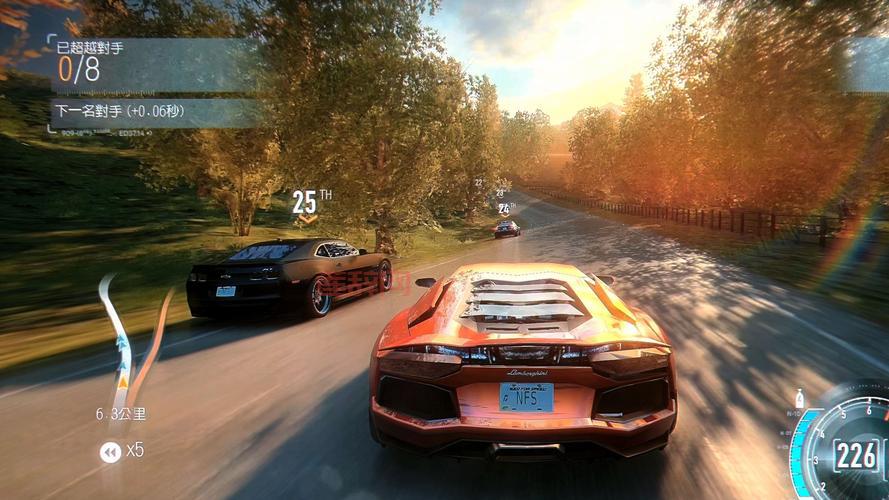Click the nitrous bottle icon by speedometer
This screenshot has height=500, width=889.
point(800,398)
